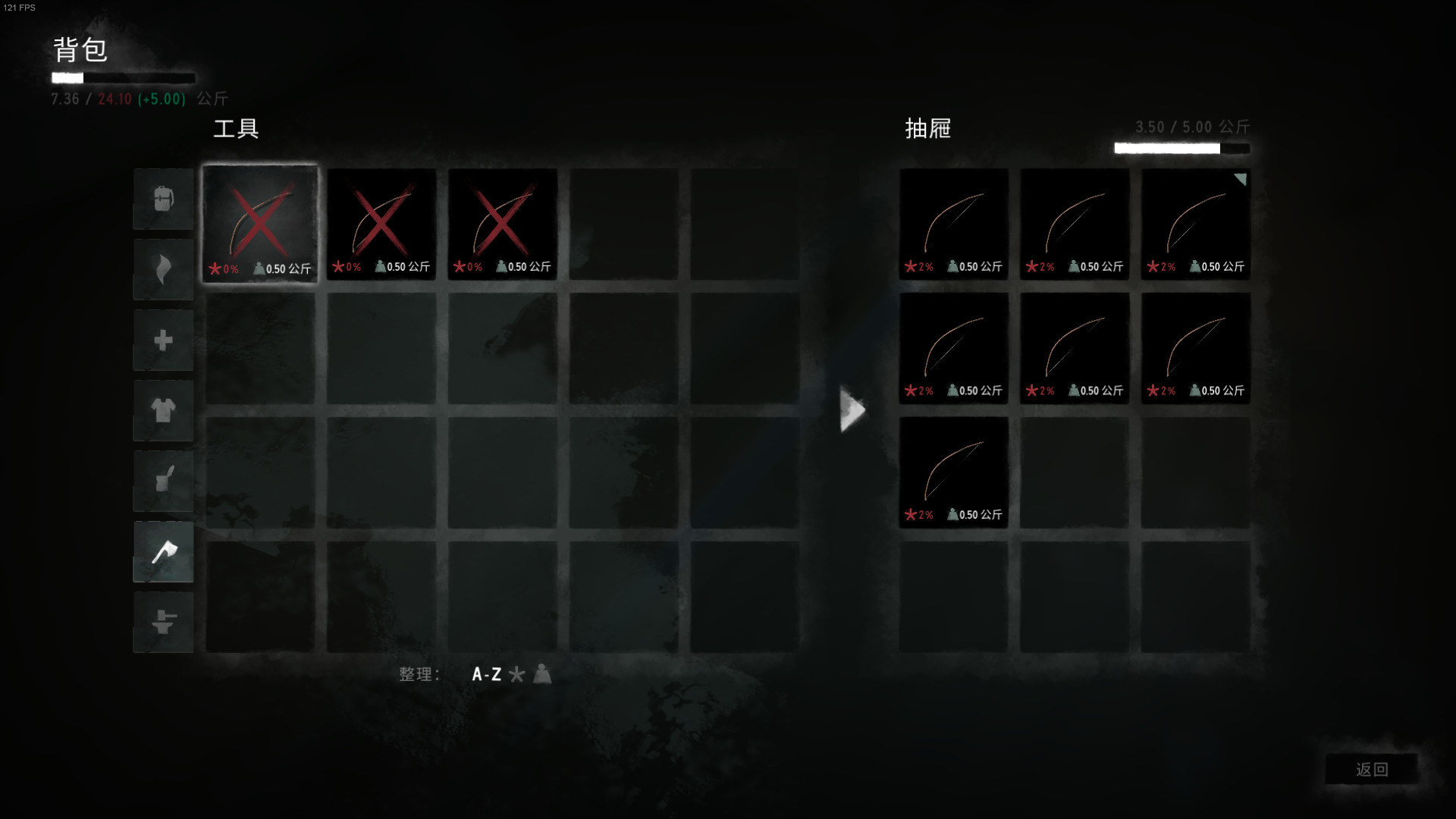The image size is (1456, 819).
Task: Select the 2% bow in the drawer's bottom row
Action: pos(953,472)
